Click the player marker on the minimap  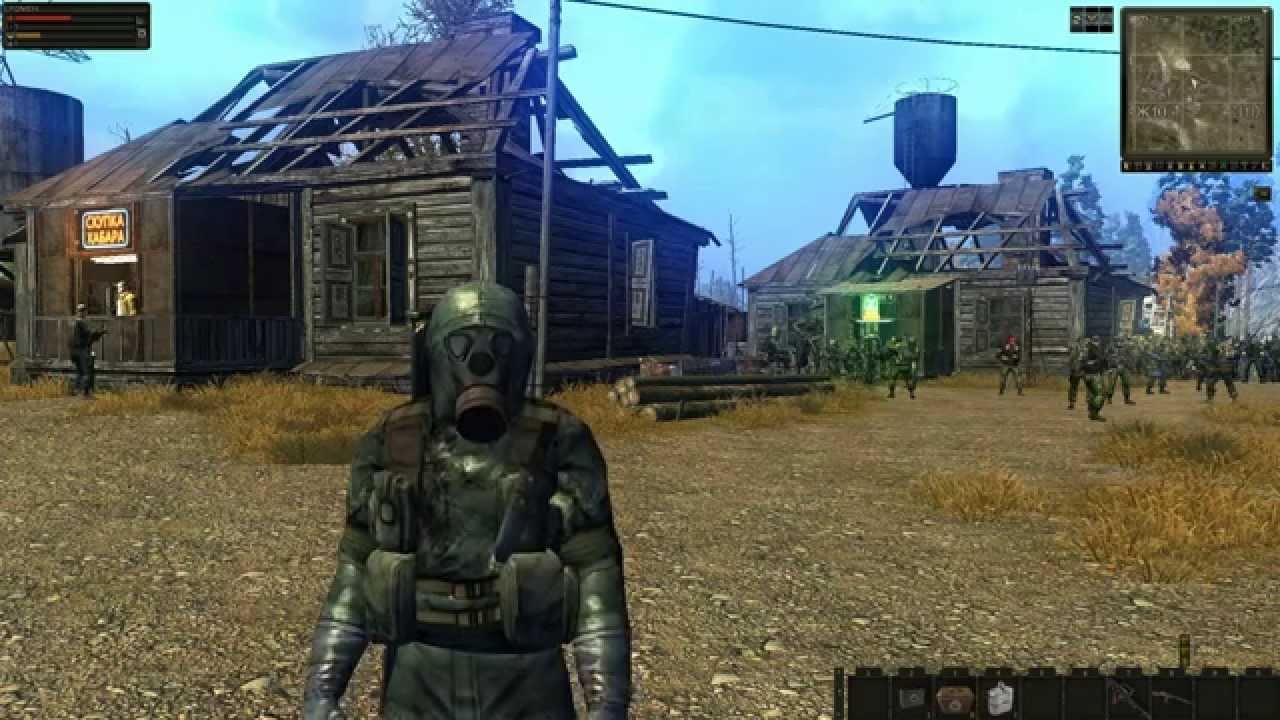(x=1194, y=84)
